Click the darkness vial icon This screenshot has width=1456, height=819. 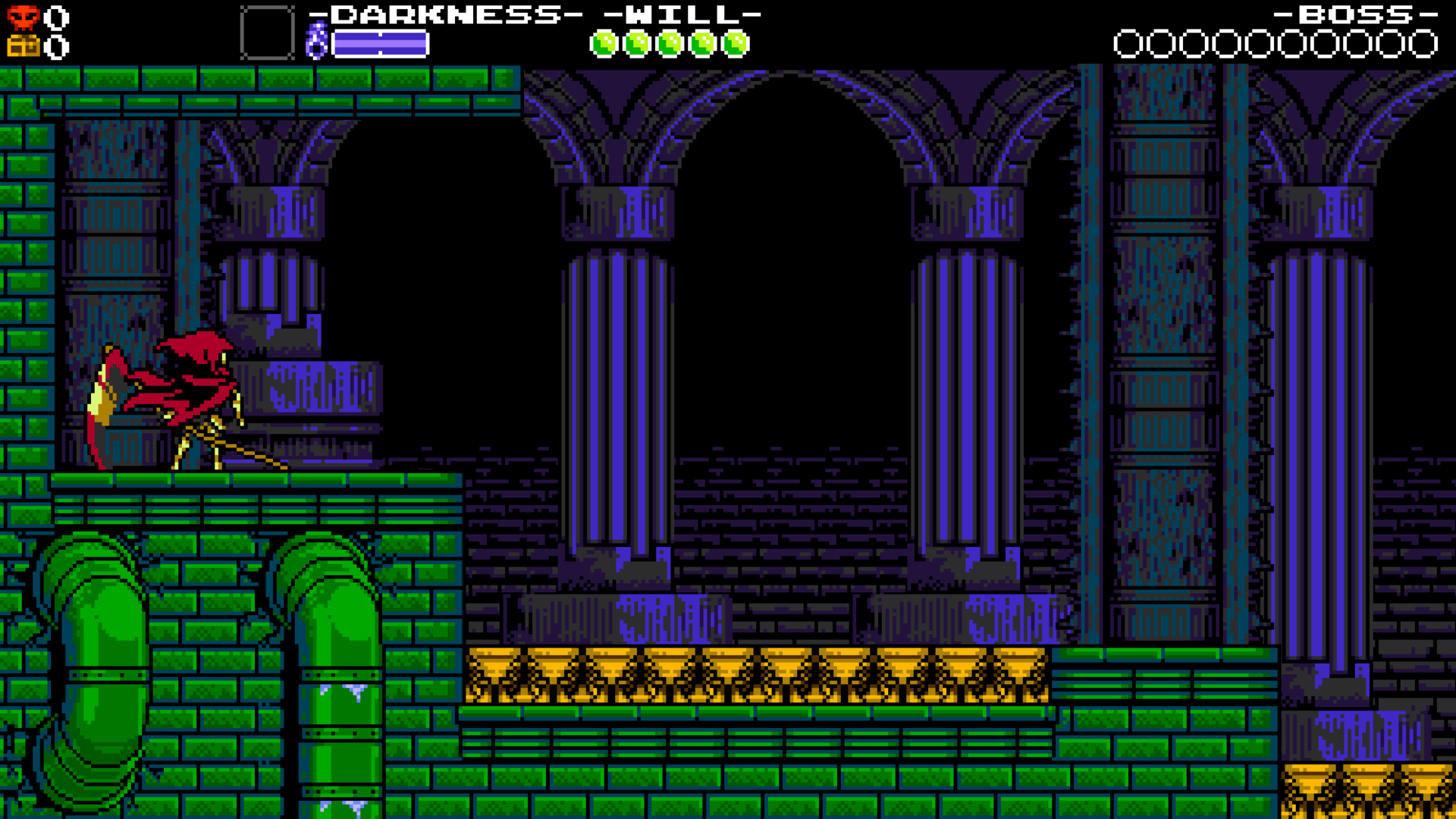point(316,41)
